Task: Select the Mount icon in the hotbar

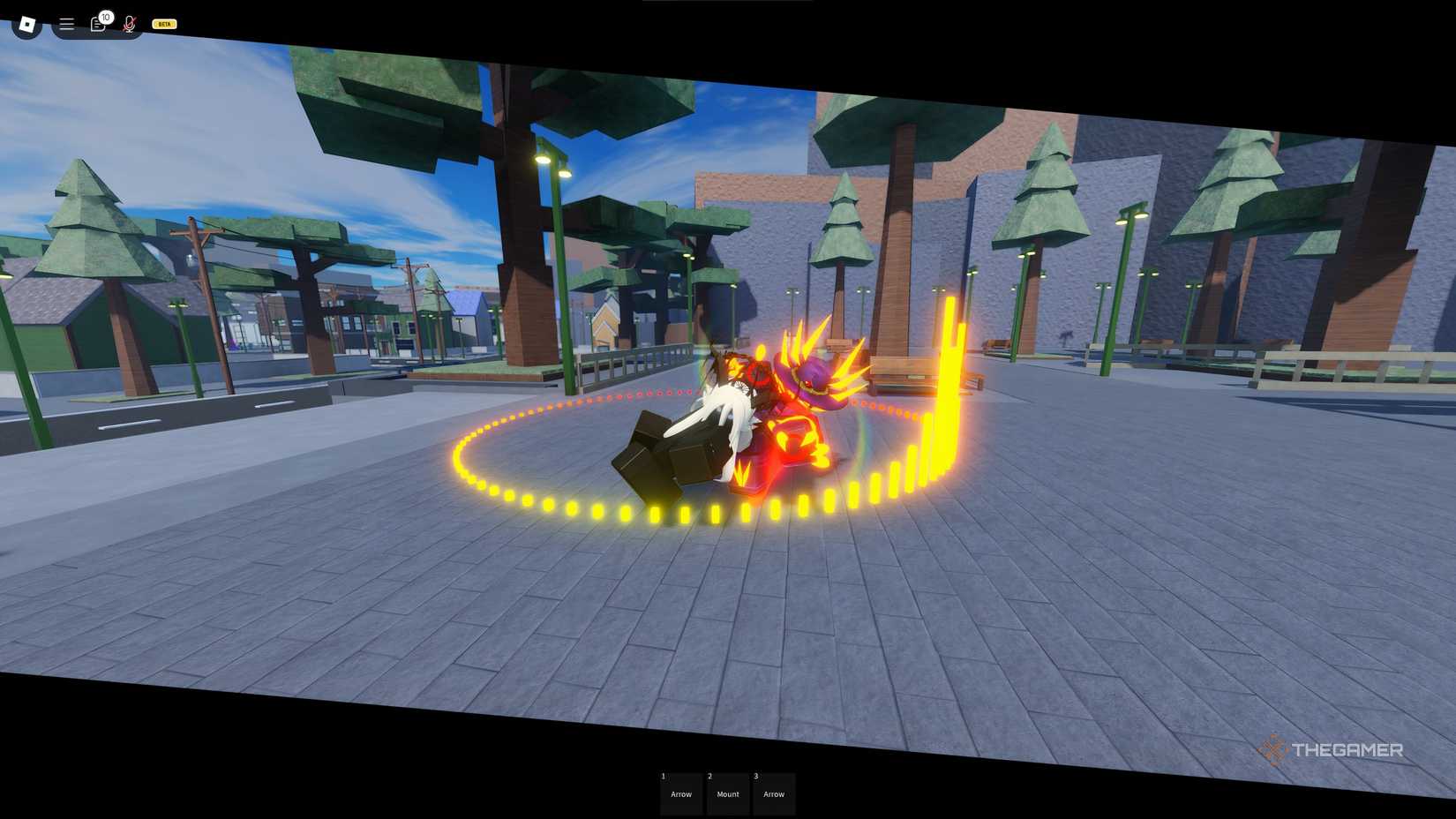Action: pyautogui.click(x=727, y=793)
